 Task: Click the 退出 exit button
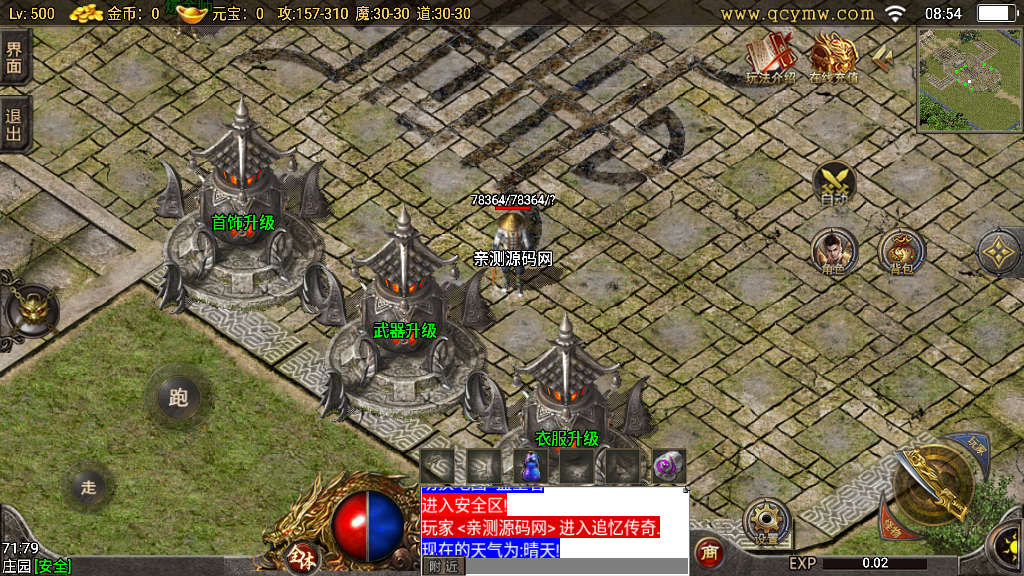tap(14, 123)
